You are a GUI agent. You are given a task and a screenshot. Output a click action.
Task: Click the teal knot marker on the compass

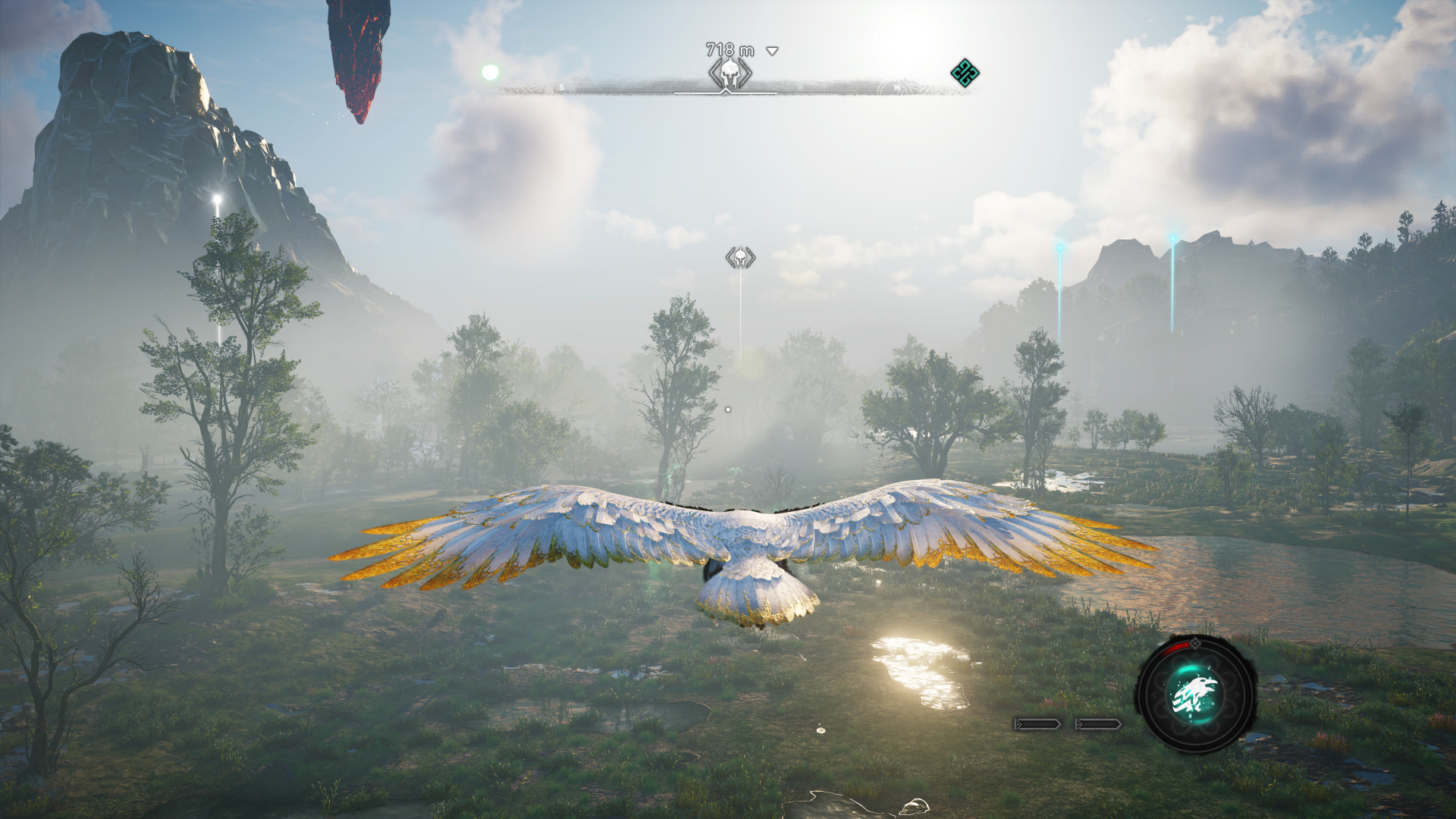(965, 73)
